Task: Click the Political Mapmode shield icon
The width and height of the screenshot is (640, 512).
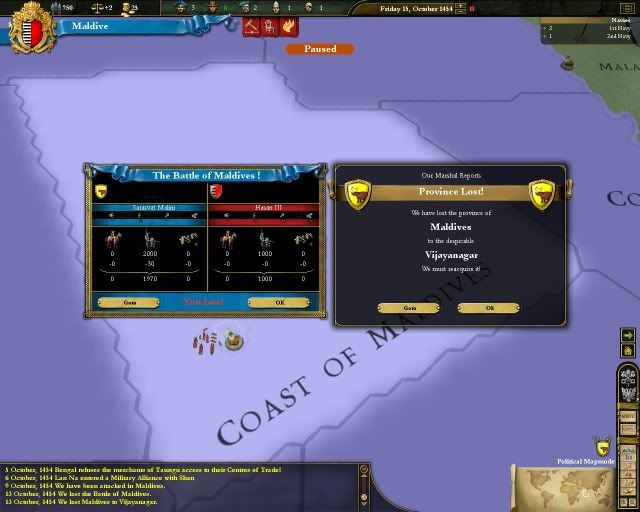Action: 603,448
